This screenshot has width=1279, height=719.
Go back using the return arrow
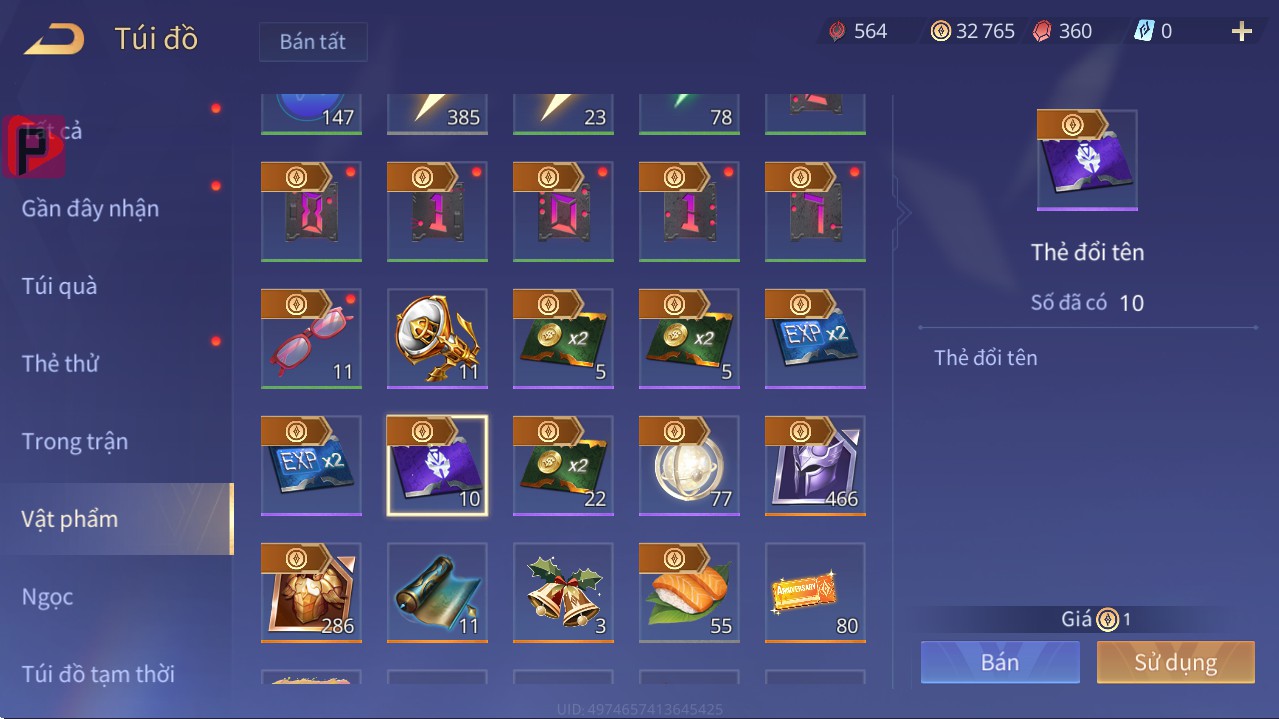pos(55,40)
